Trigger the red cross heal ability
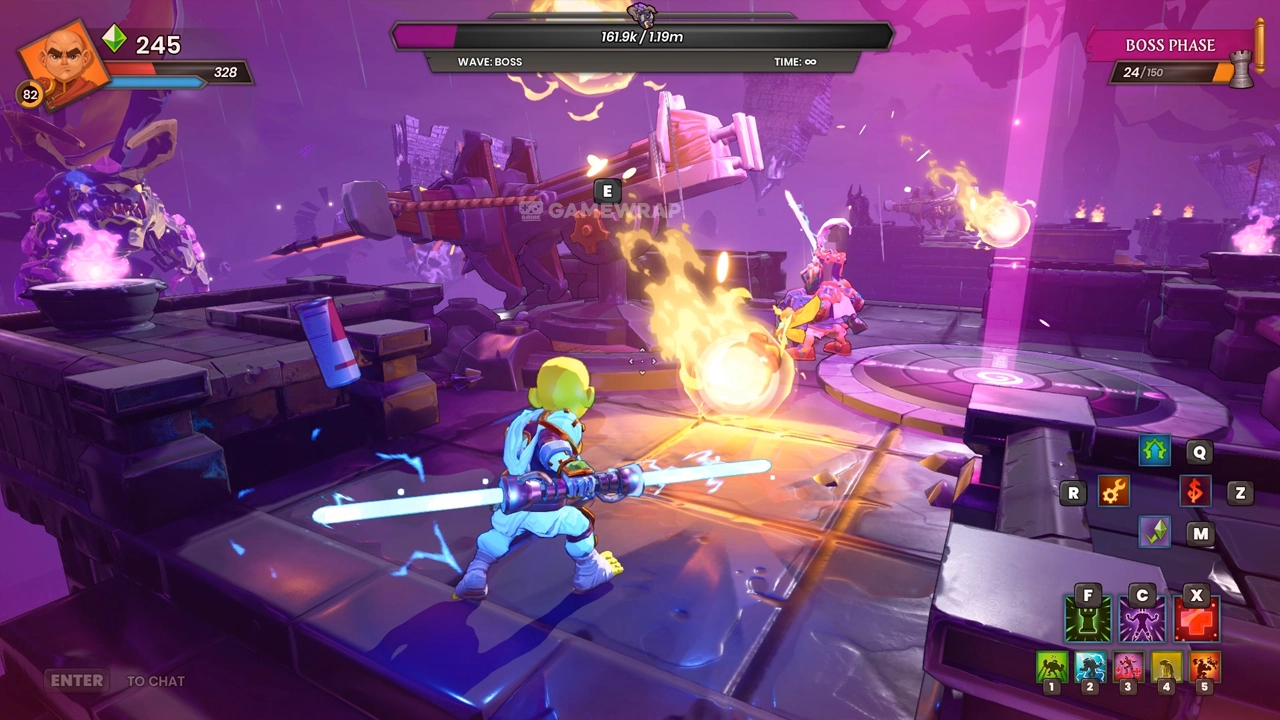This screenshot has height=720, width=1280. 1196,620
